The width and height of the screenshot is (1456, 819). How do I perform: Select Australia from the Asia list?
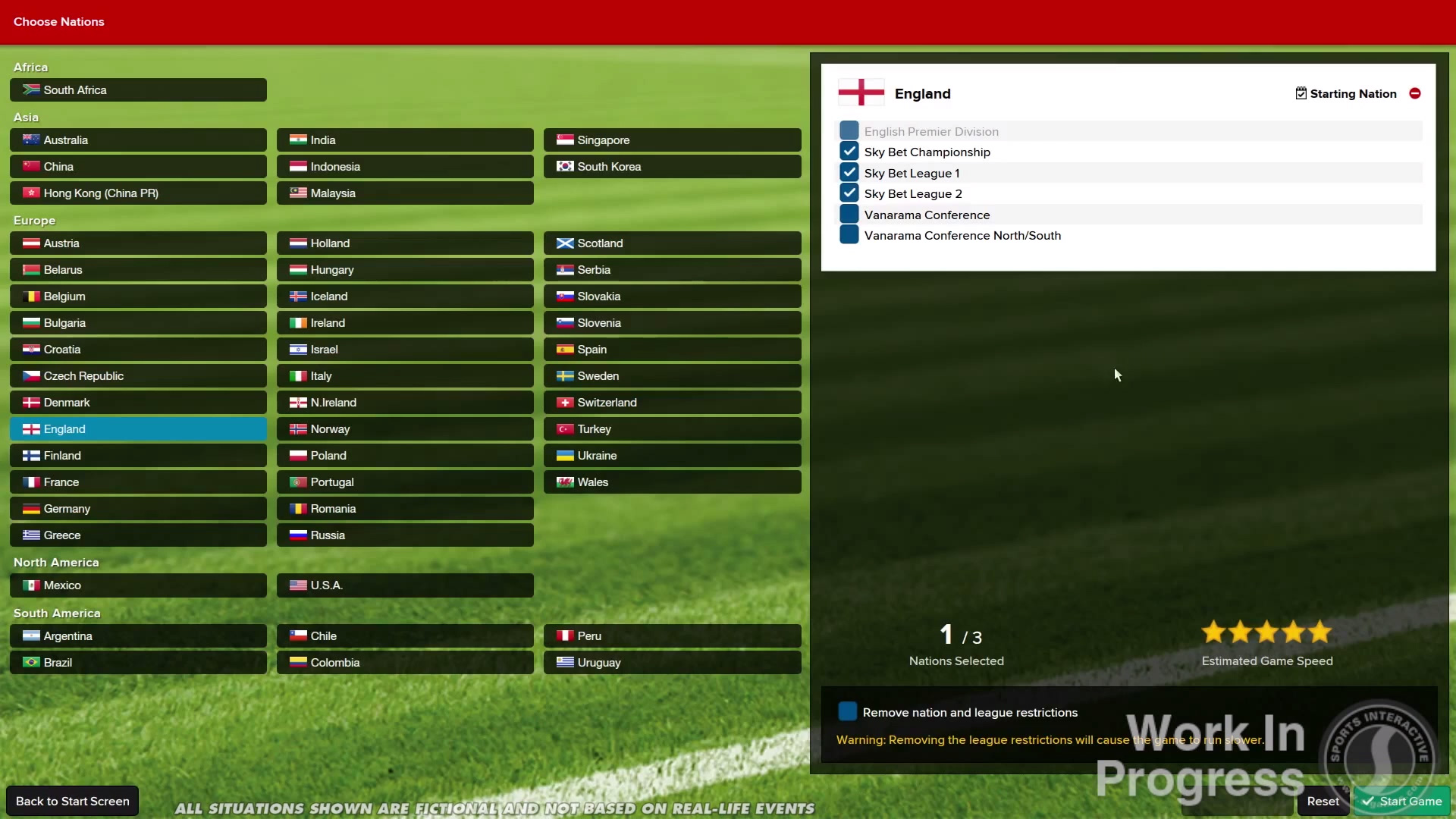[138, 140]
